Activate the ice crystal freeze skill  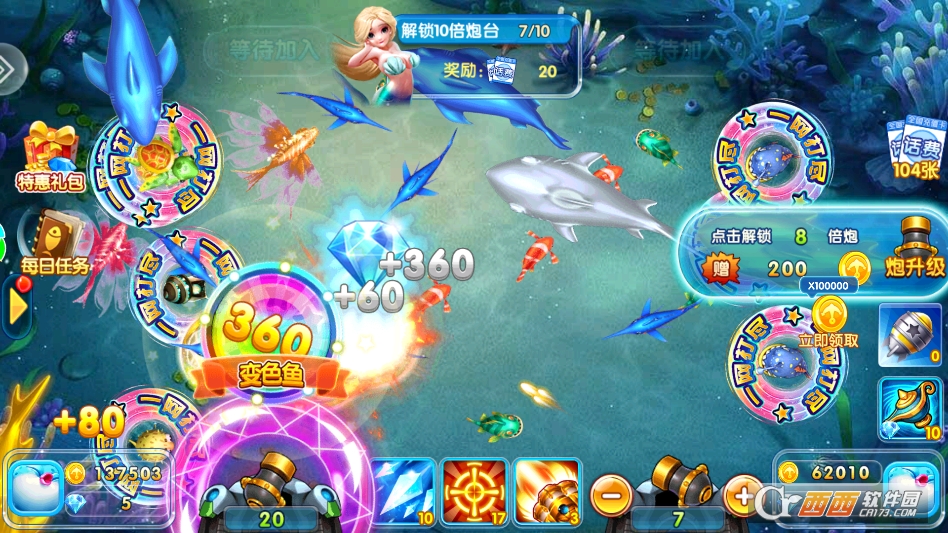coord(403,491)
